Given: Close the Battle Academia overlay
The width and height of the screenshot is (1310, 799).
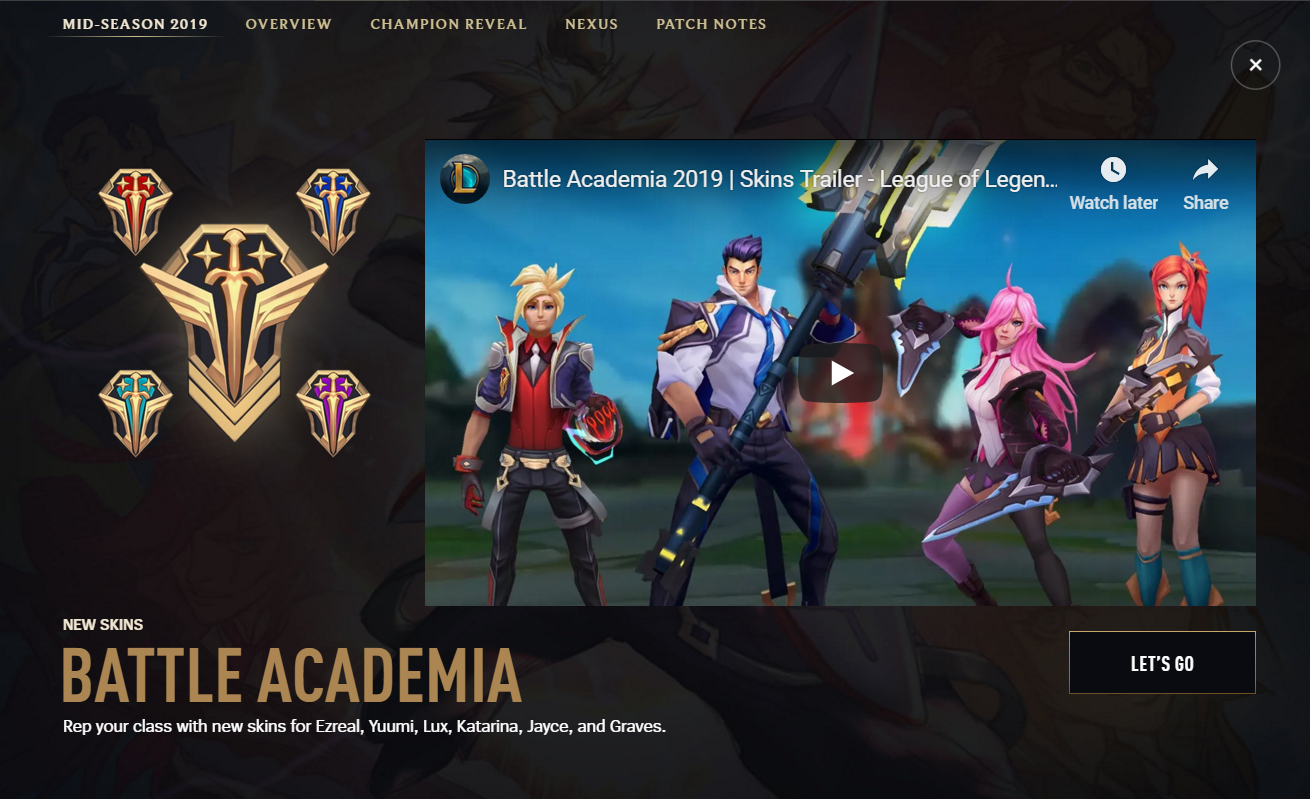Looking at the screenshot, I should (x=1255, y=64).
